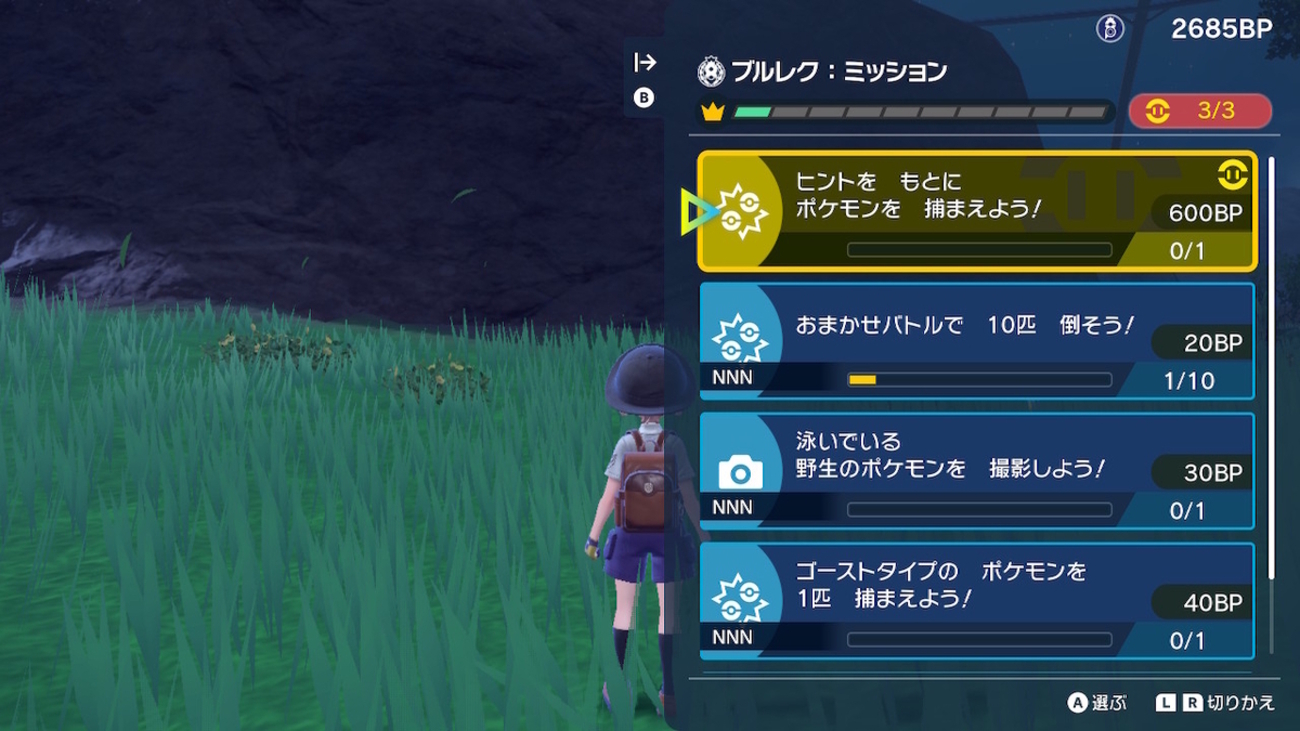Open the photograph swimming Pokémon mission
This screenshot has height=731, width=1300.
(976, 471)
